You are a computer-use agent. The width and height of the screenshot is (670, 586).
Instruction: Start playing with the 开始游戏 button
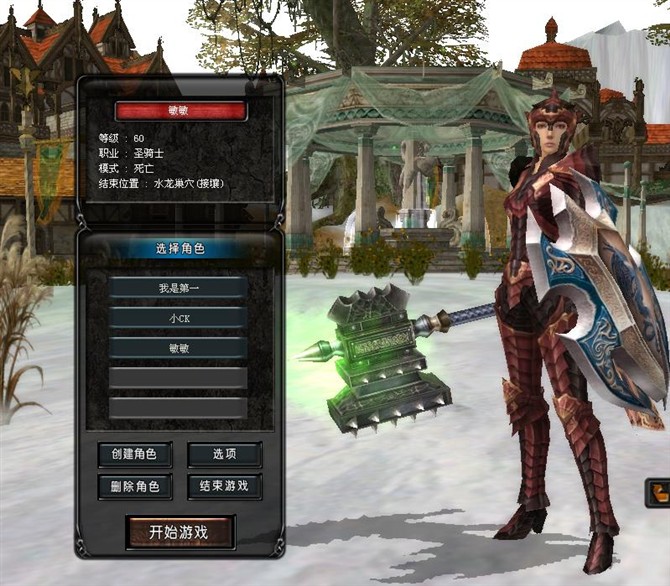180,532
